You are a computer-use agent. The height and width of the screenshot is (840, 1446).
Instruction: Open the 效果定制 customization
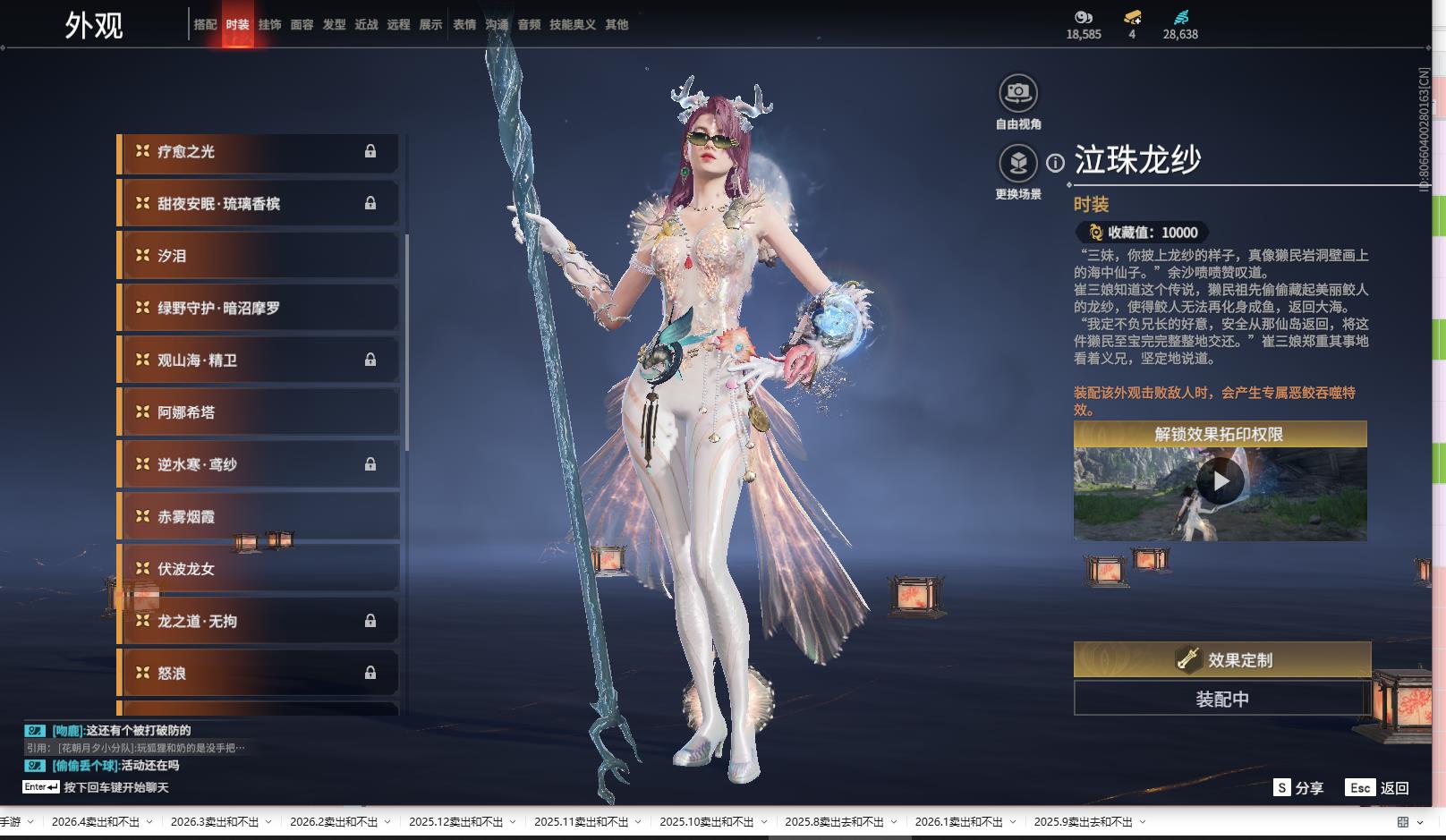pos(1221,660)
